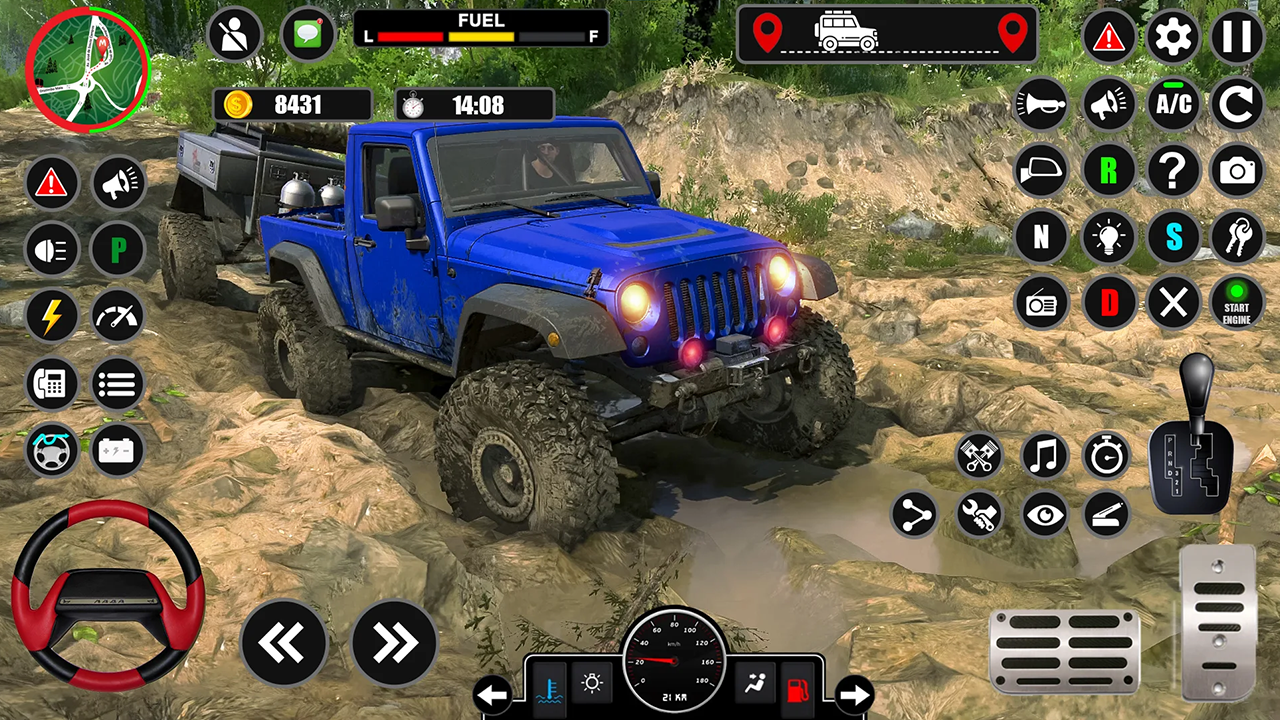1280x720 pixels.
Task: Shift into R gear
Action: (1108, 170)
